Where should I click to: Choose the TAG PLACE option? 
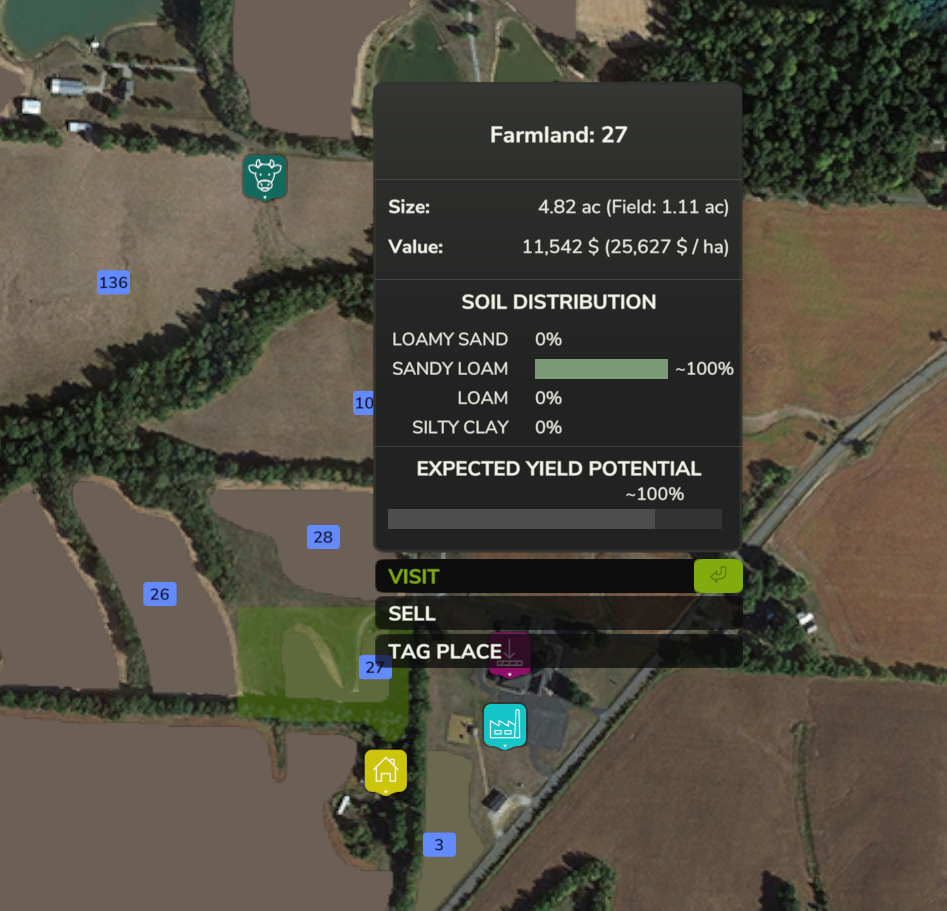pos(558,651)
